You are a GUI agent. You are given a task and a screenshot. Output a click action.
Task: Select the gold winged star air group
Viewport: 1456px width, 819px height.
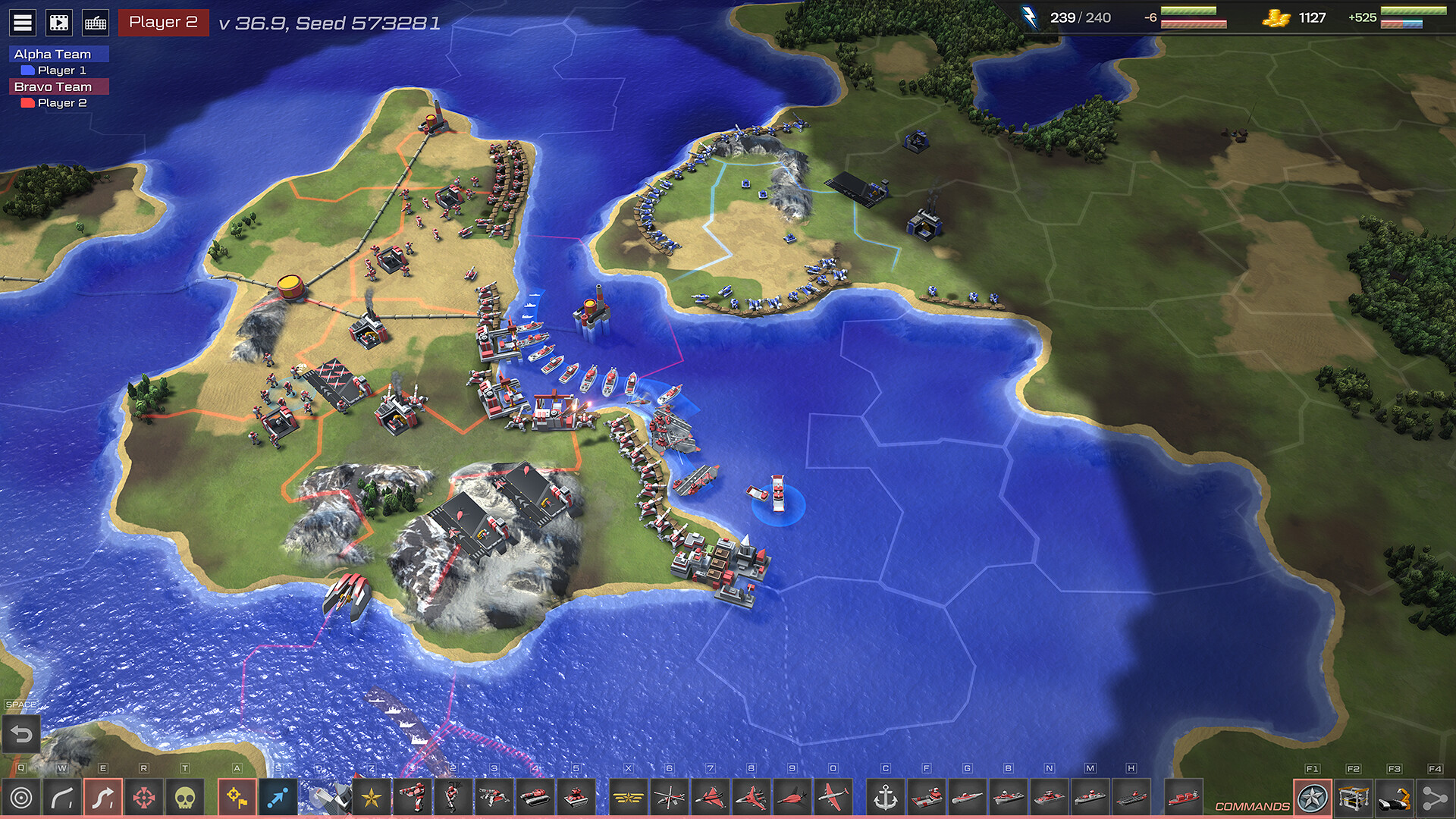coord(629,798)
